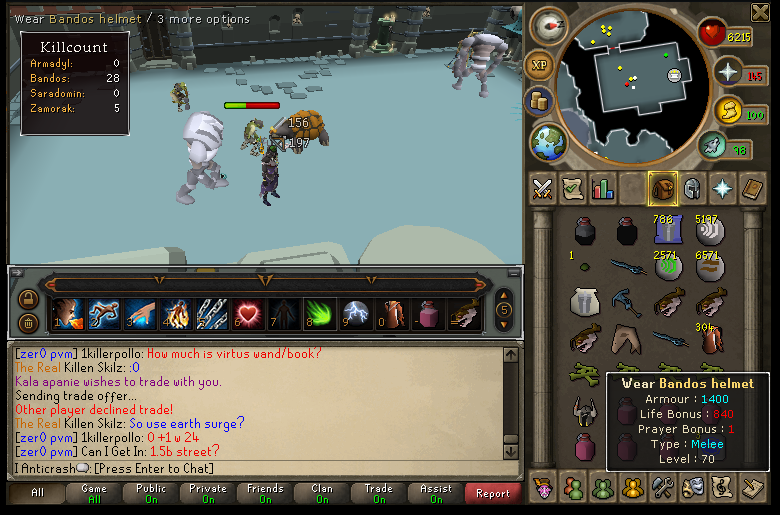
Task: Report a player with the Report button
Action: (x=492, y=493)
